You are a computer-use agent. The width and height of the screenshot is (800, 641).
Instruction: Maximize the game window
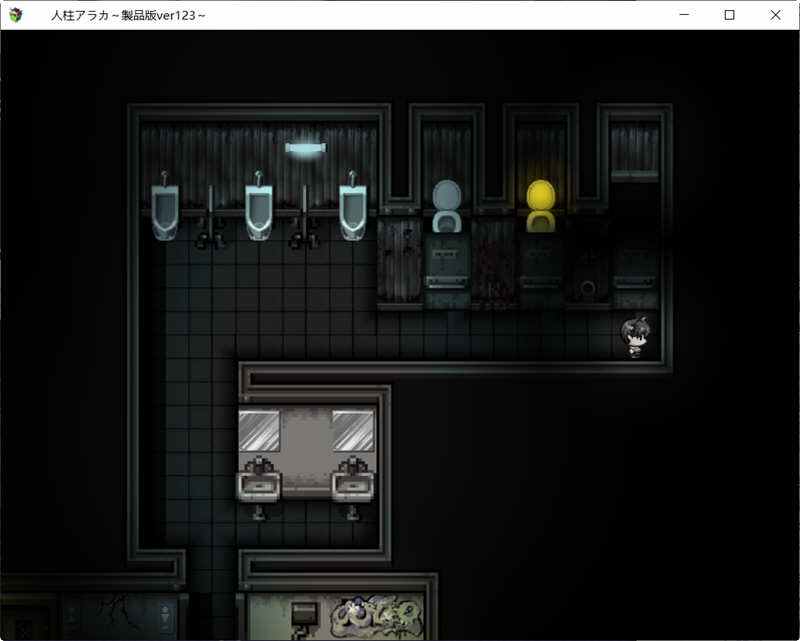729,15
